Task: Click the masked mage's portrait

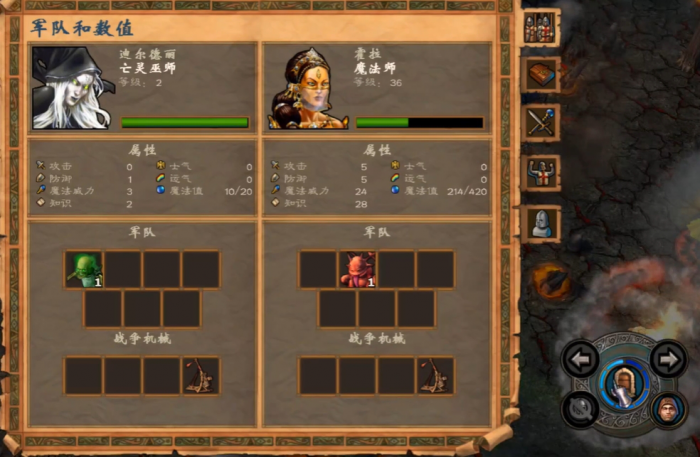Action: coord(307,88)
